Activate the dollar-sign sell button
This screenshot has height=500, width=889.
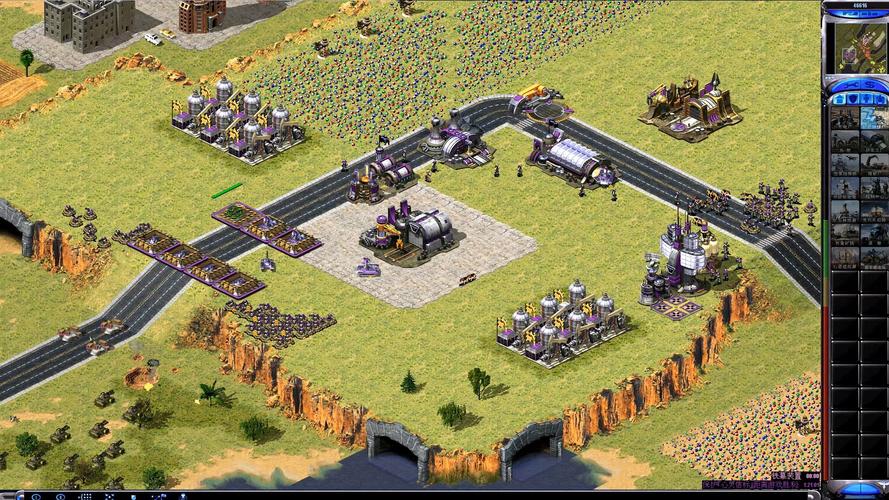coord(870,85)
